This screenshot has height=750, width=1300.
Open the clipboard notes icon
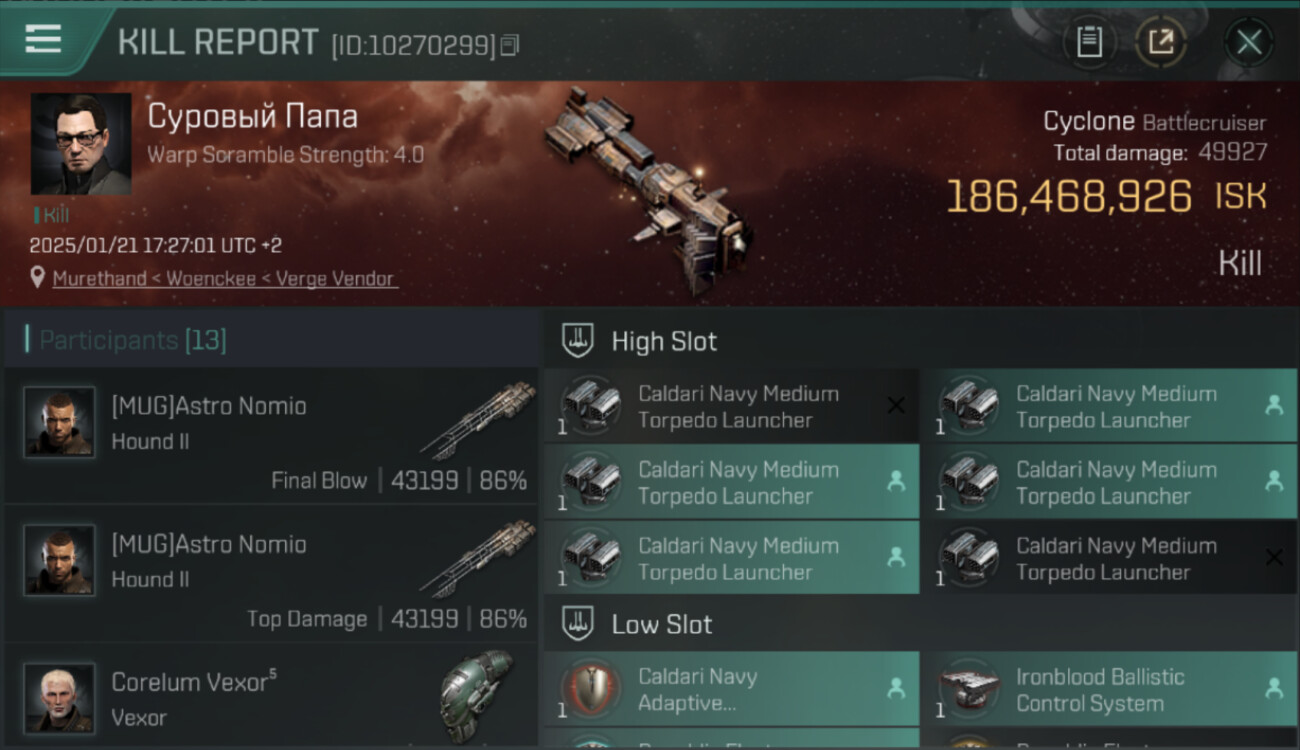pos(1089,42)
